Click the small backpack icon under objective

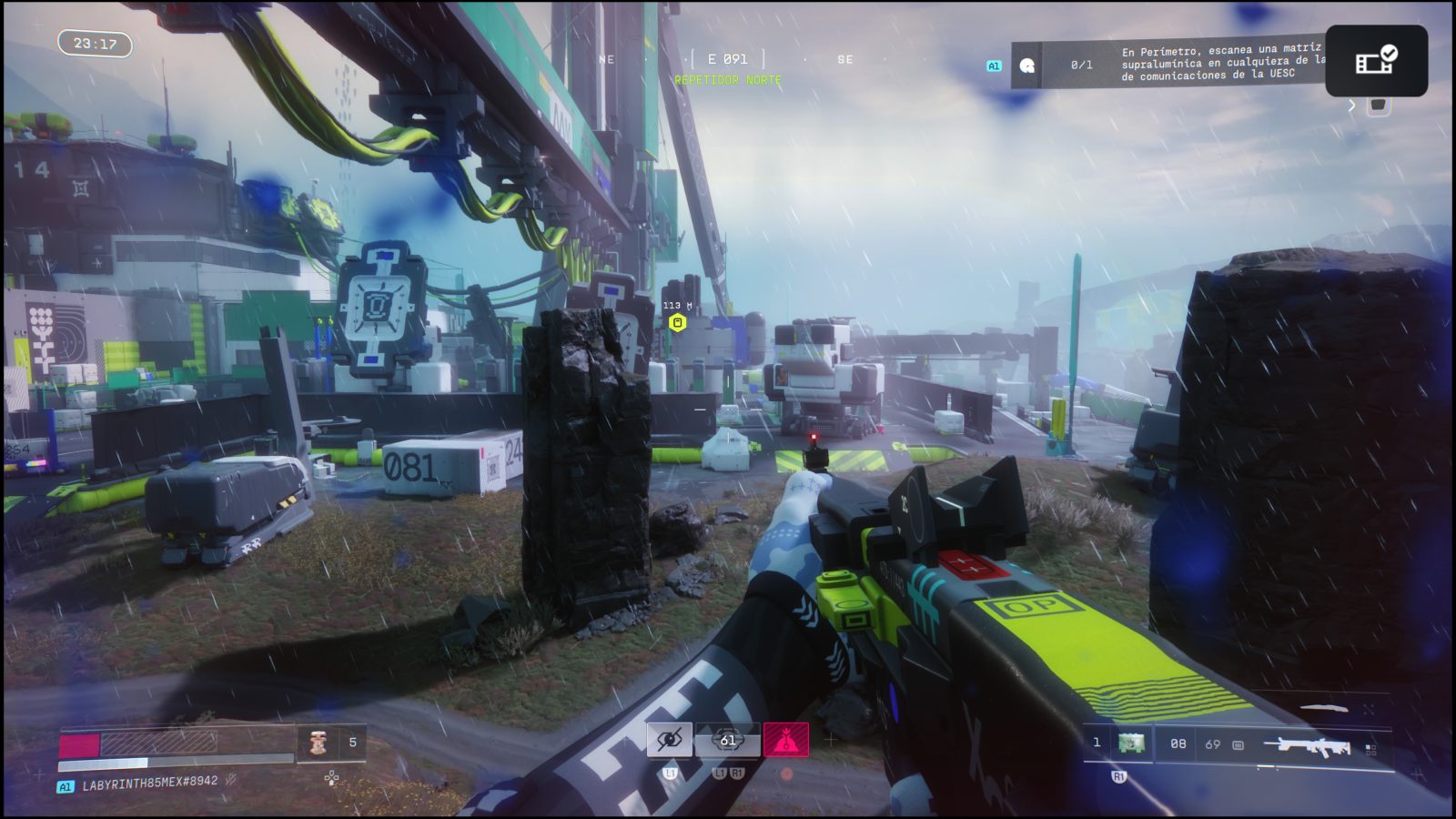coord(1379,106)
